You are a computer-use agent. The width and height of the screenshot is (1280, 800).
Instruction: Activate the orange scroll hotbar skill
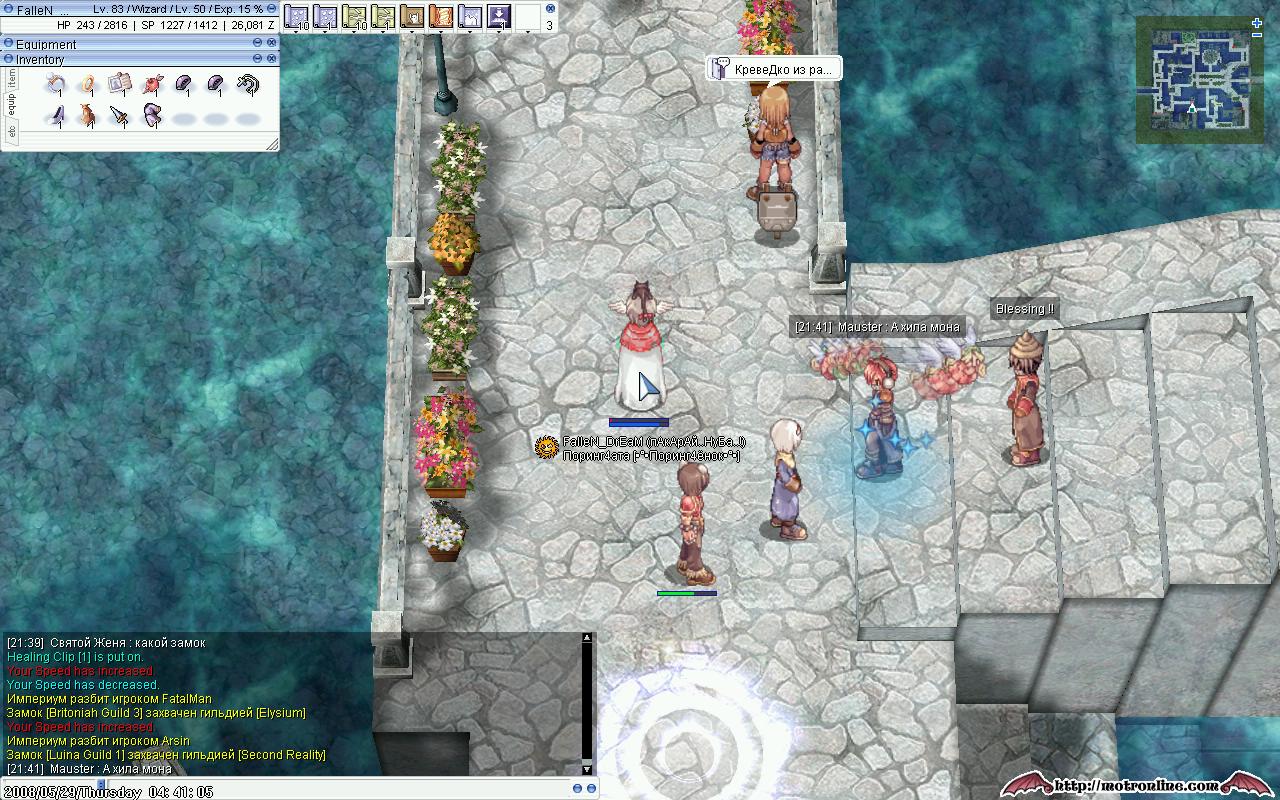(x=440, y=16)
